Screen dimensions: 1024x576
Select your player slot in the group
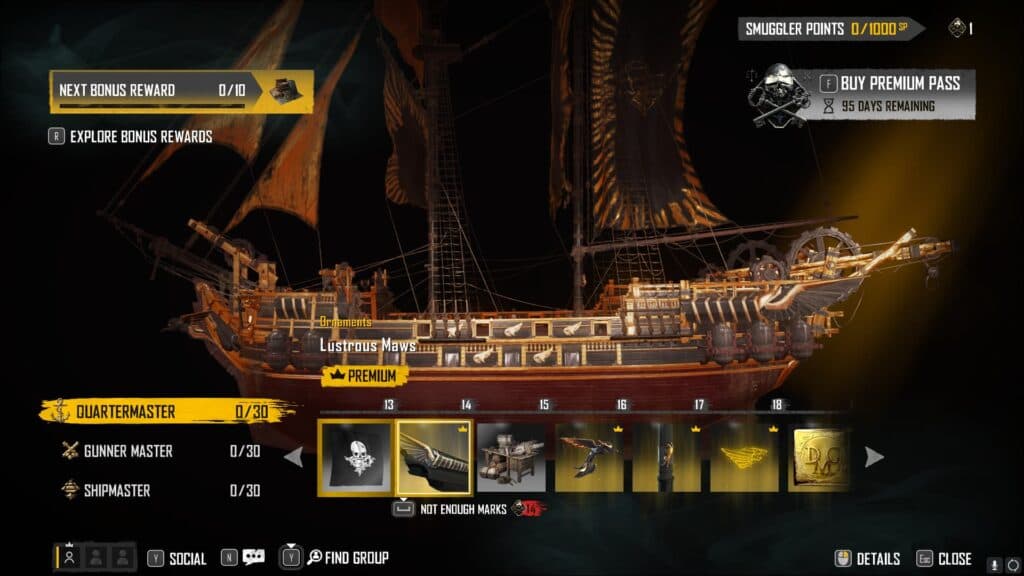(x=70, y=558)
